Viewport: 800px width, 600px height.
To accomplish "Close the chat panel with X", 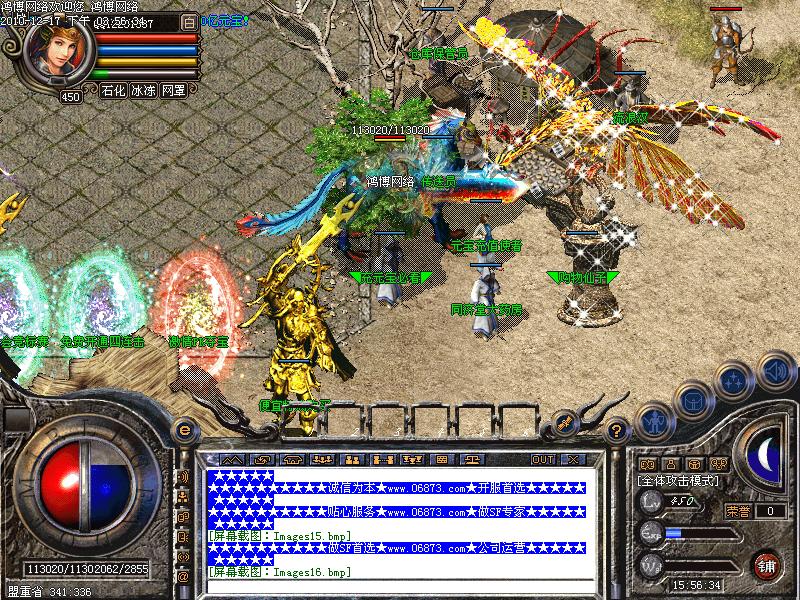I will [573, 459].
